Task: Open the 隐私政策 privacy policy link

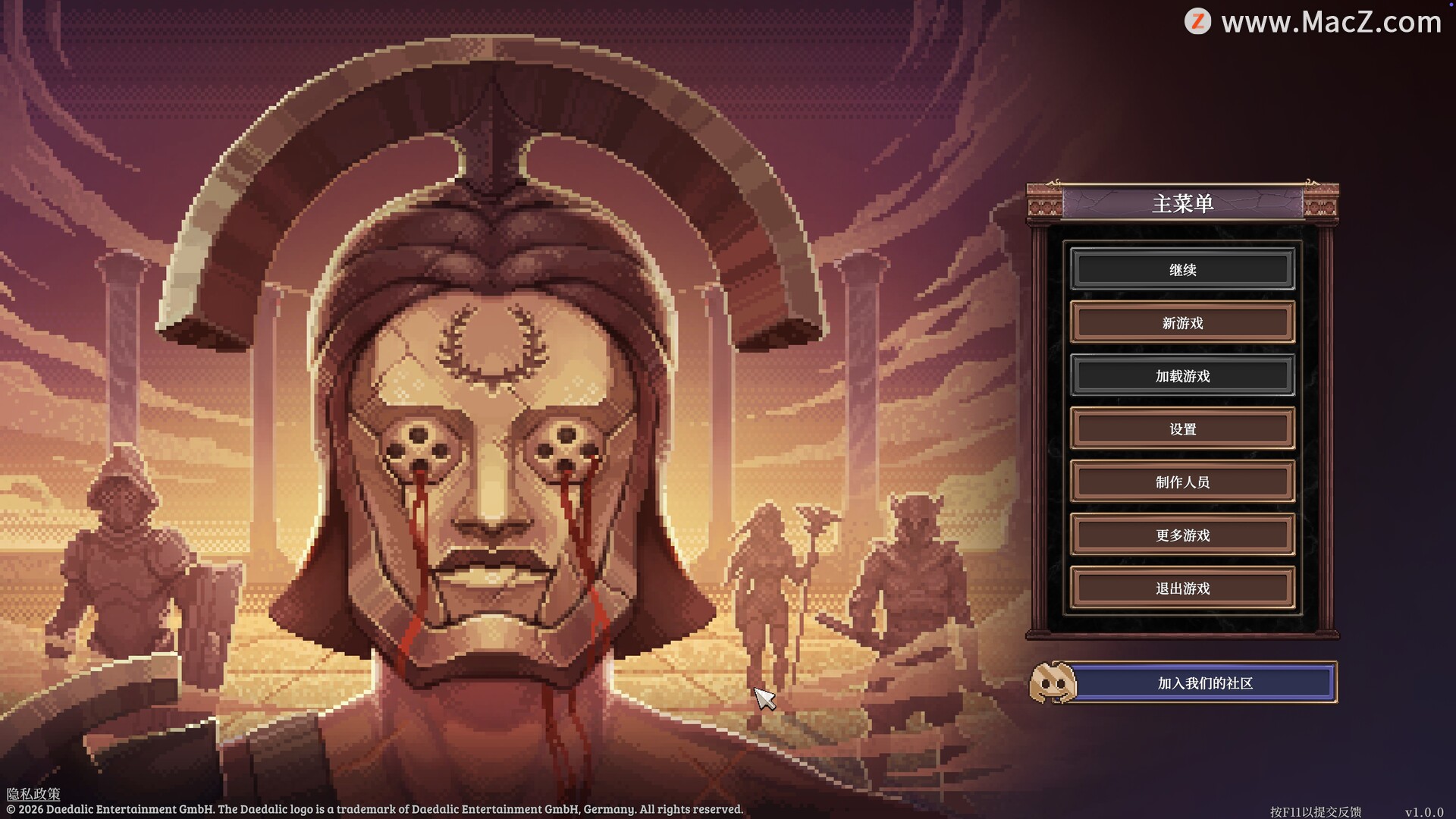Action: 33,793
